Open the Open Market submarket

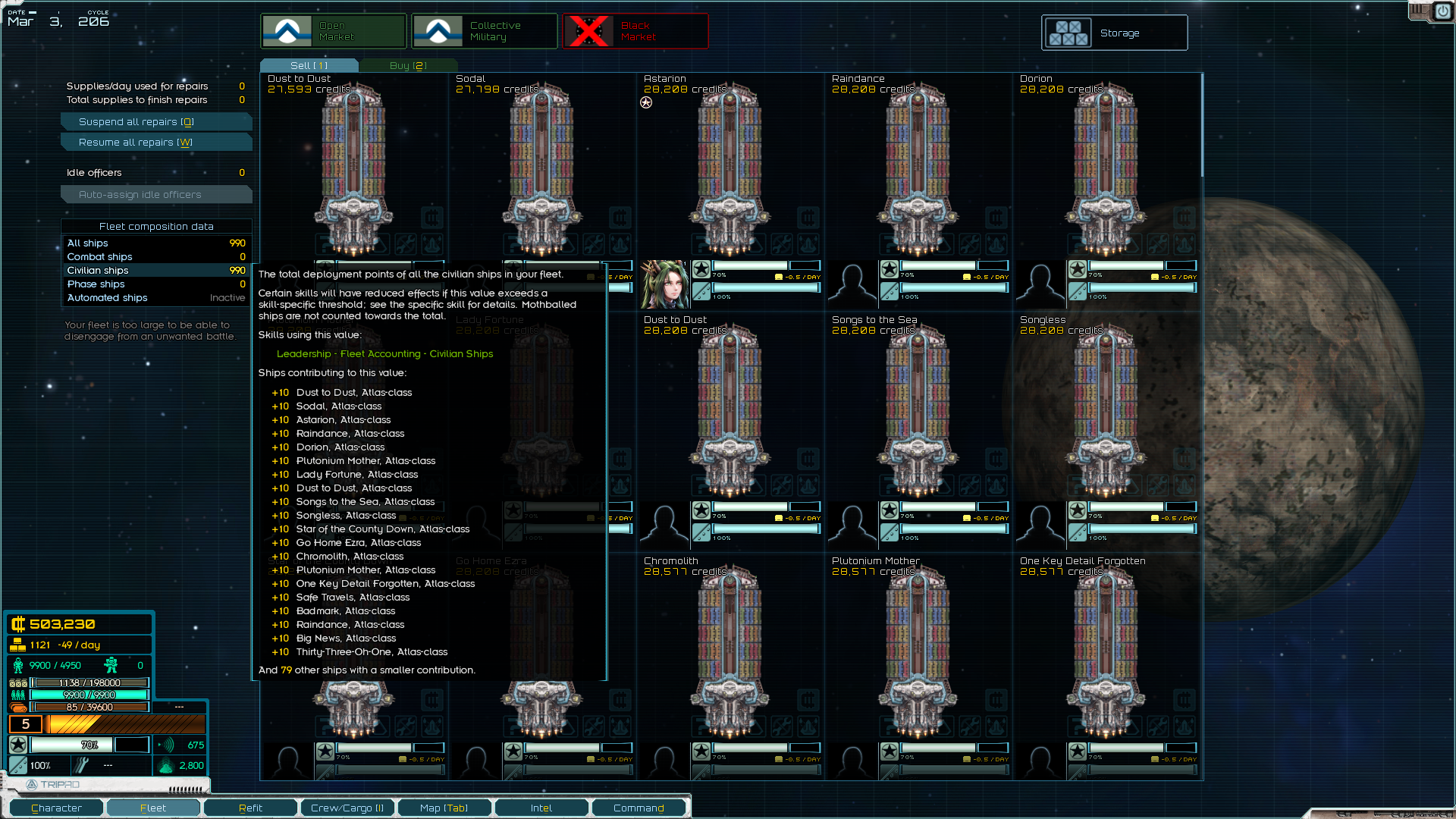334,31
